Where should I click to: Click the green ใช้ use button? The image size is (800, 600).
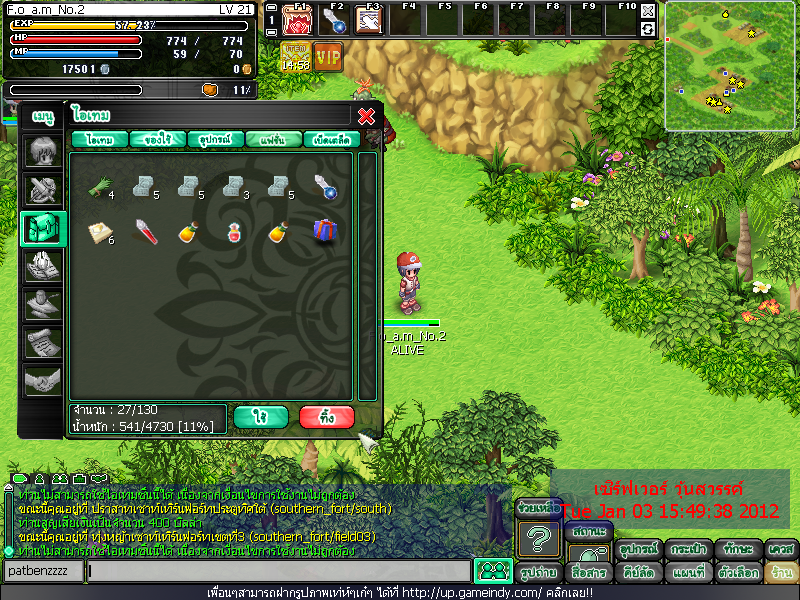(260, 416)
